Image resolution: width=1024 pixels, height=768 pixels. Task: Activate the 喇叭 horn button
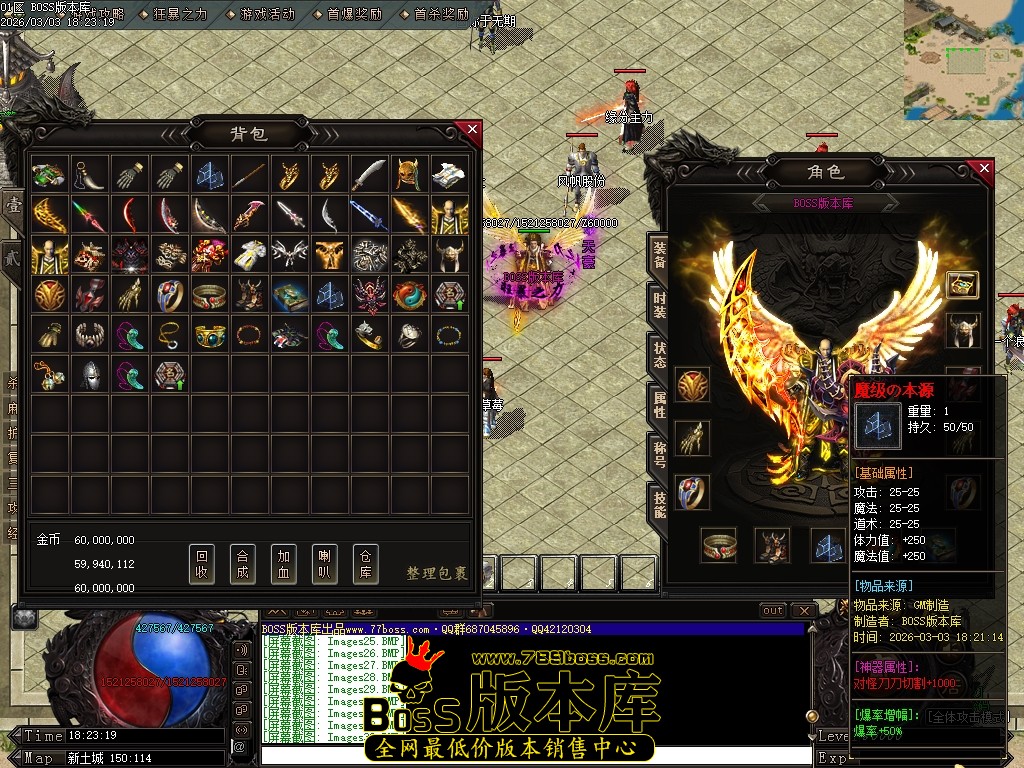[325, 564]
